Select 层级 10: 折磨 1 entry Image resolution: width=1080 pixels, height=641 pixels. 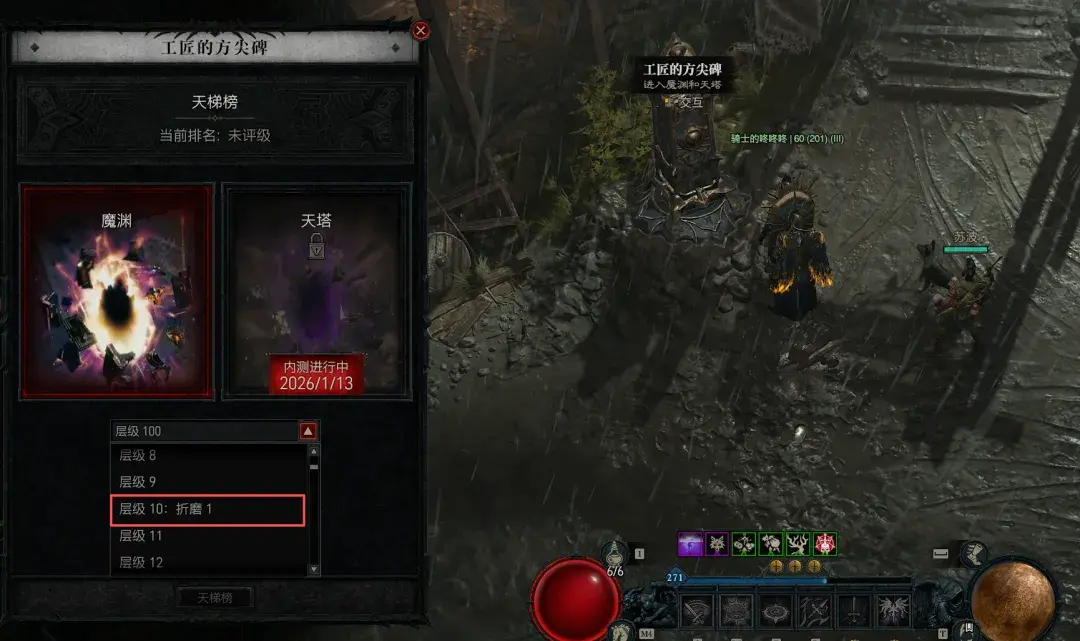(x=207, y=509)
